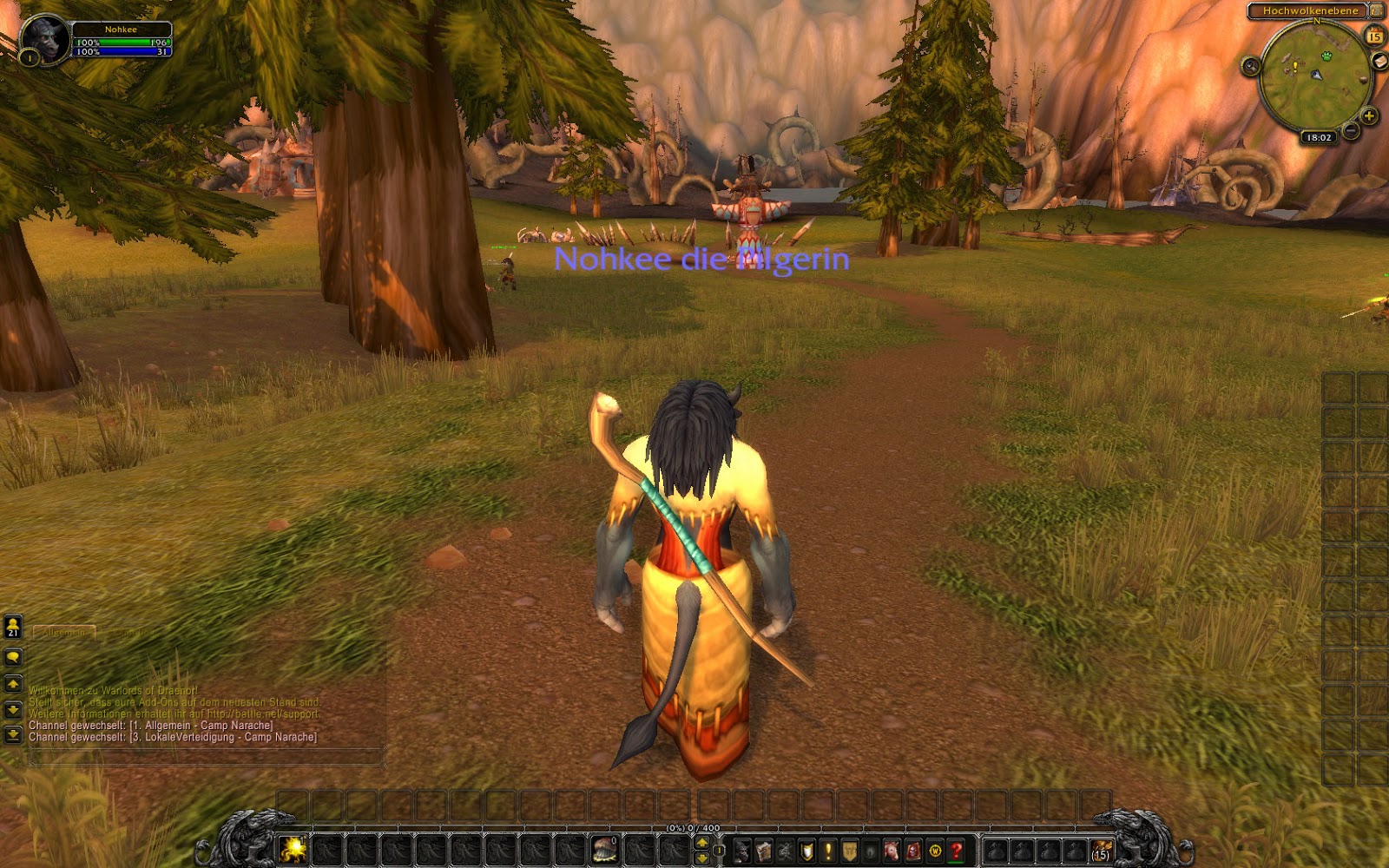Screen dimensions: 1389x868
Task: Open the character info micro menu icon
Action: (742, 850)
